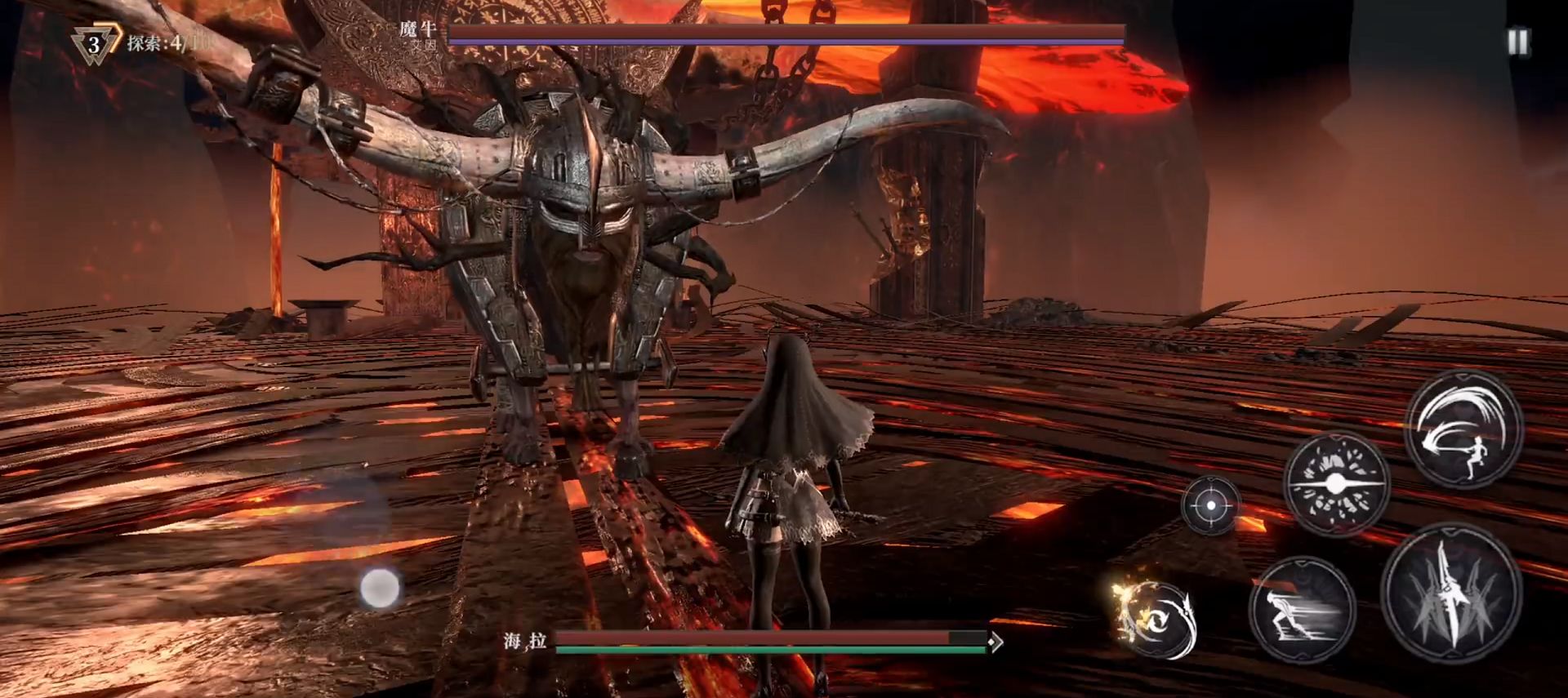Screen dimensions: 1568x698
Task: Trigger the whip slash skill
Action: pyautogui.click(x=1463, y=430)
